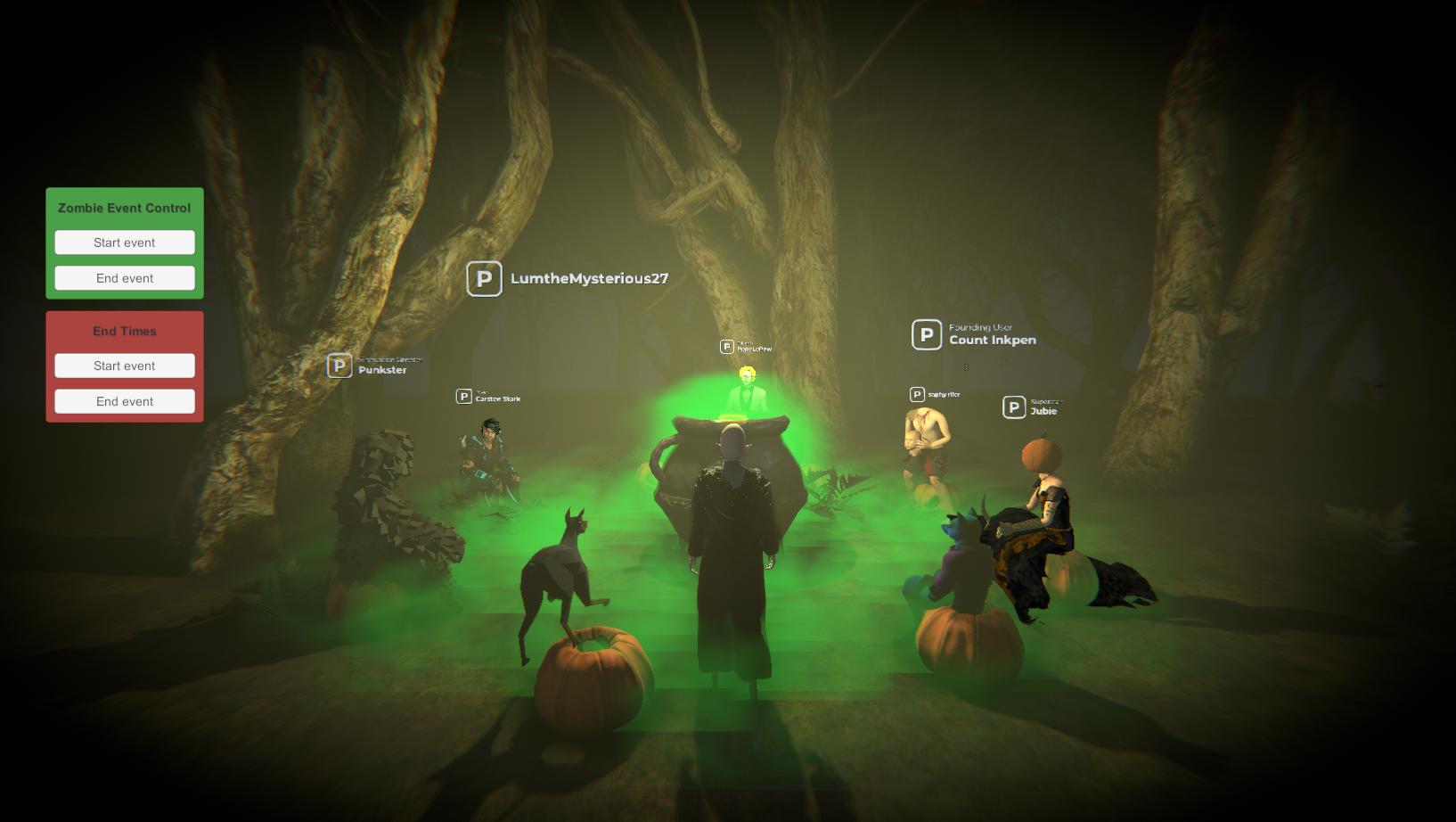Choose End event in End Times panel

[x=125, y=401]
